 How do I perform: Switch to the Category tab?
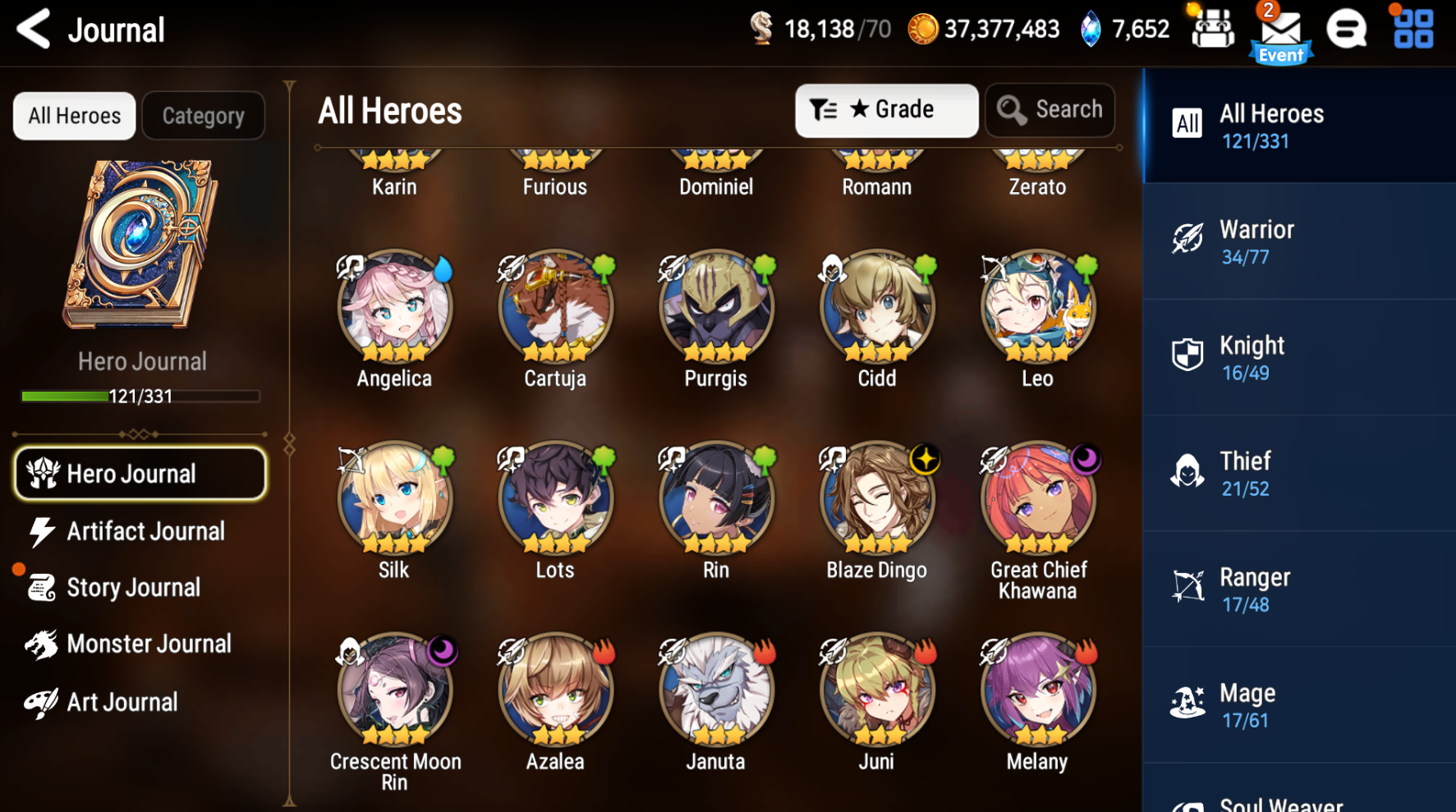(x=203, y=115)
